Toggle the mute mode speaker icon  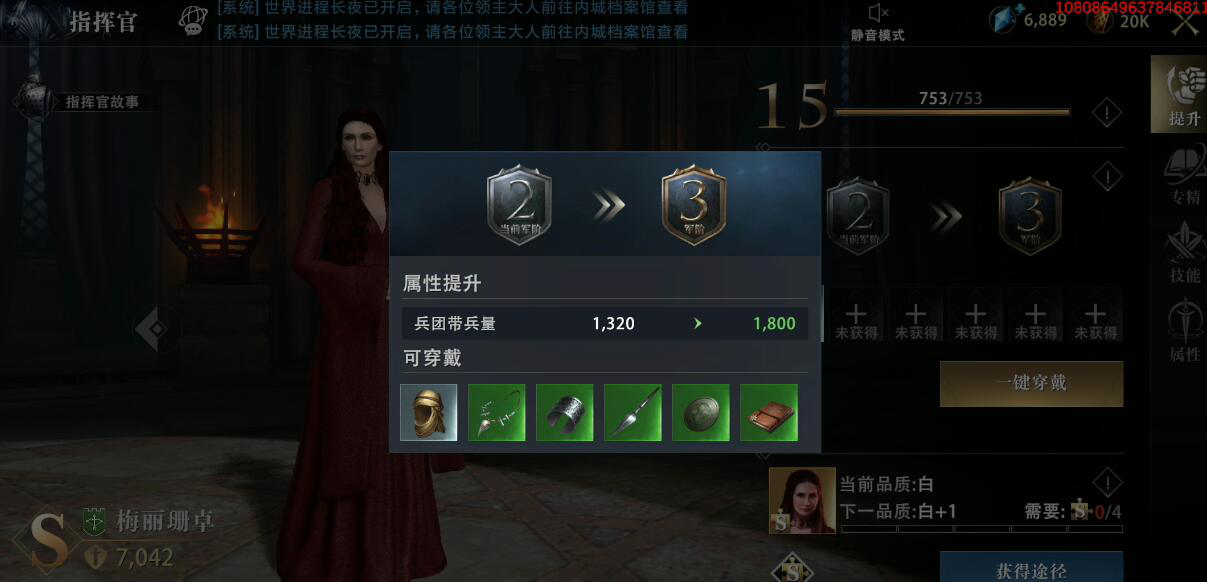click(878, 14)
